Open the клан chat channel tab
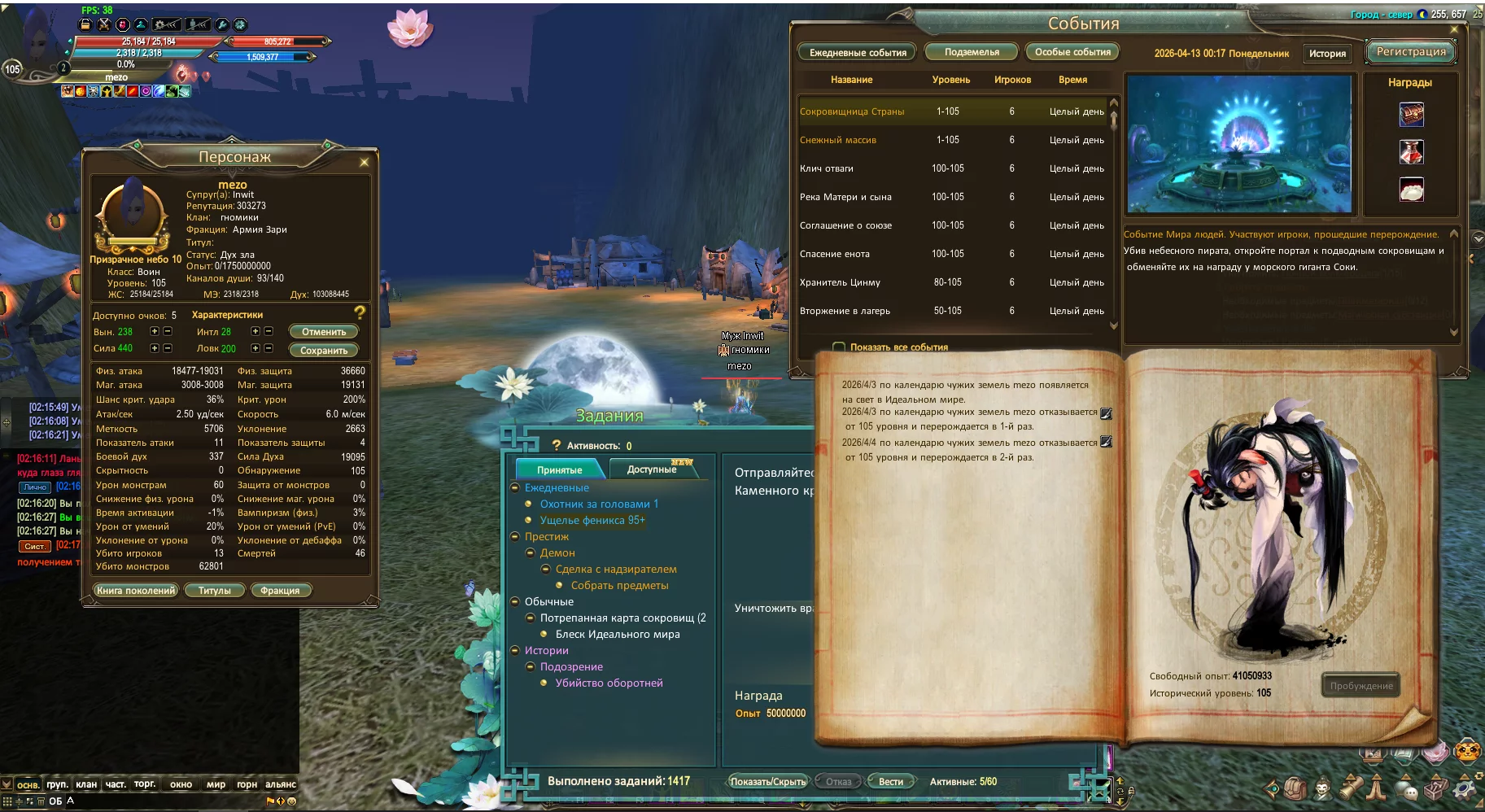Screen dimensions: 1485x812 [86, 785]
